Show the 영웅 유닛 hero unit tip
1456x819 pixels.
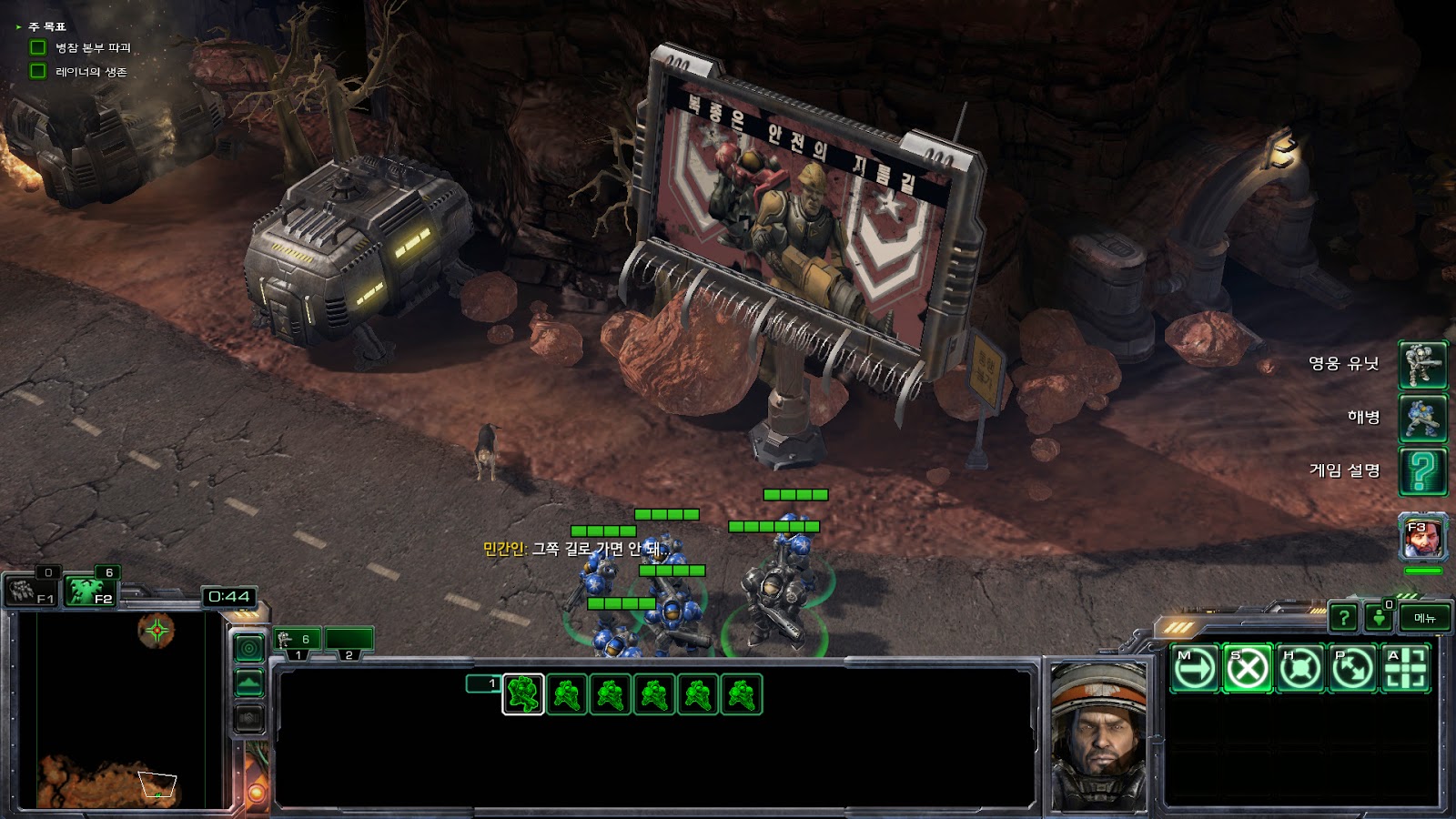point(1422,364)
